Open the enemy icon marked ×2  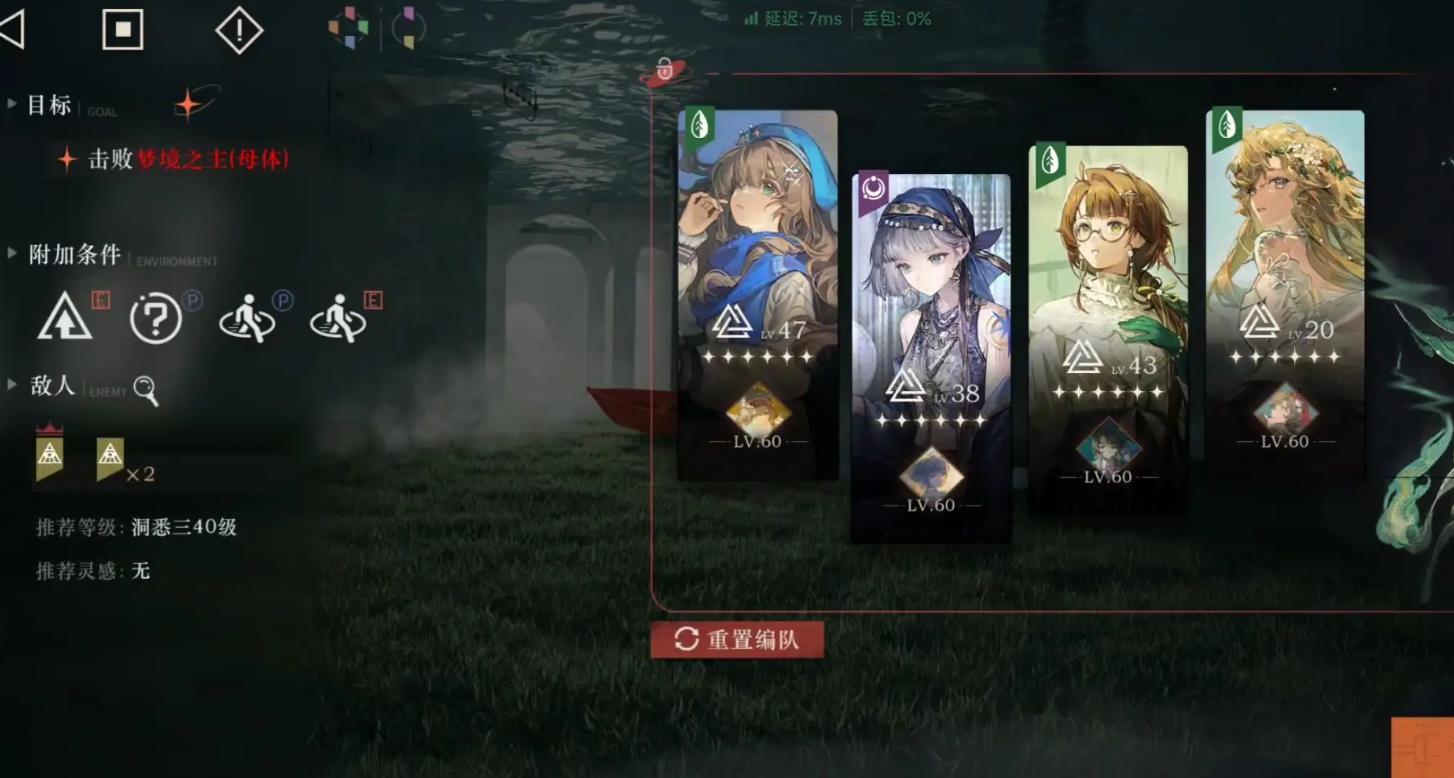coord(110,458)
